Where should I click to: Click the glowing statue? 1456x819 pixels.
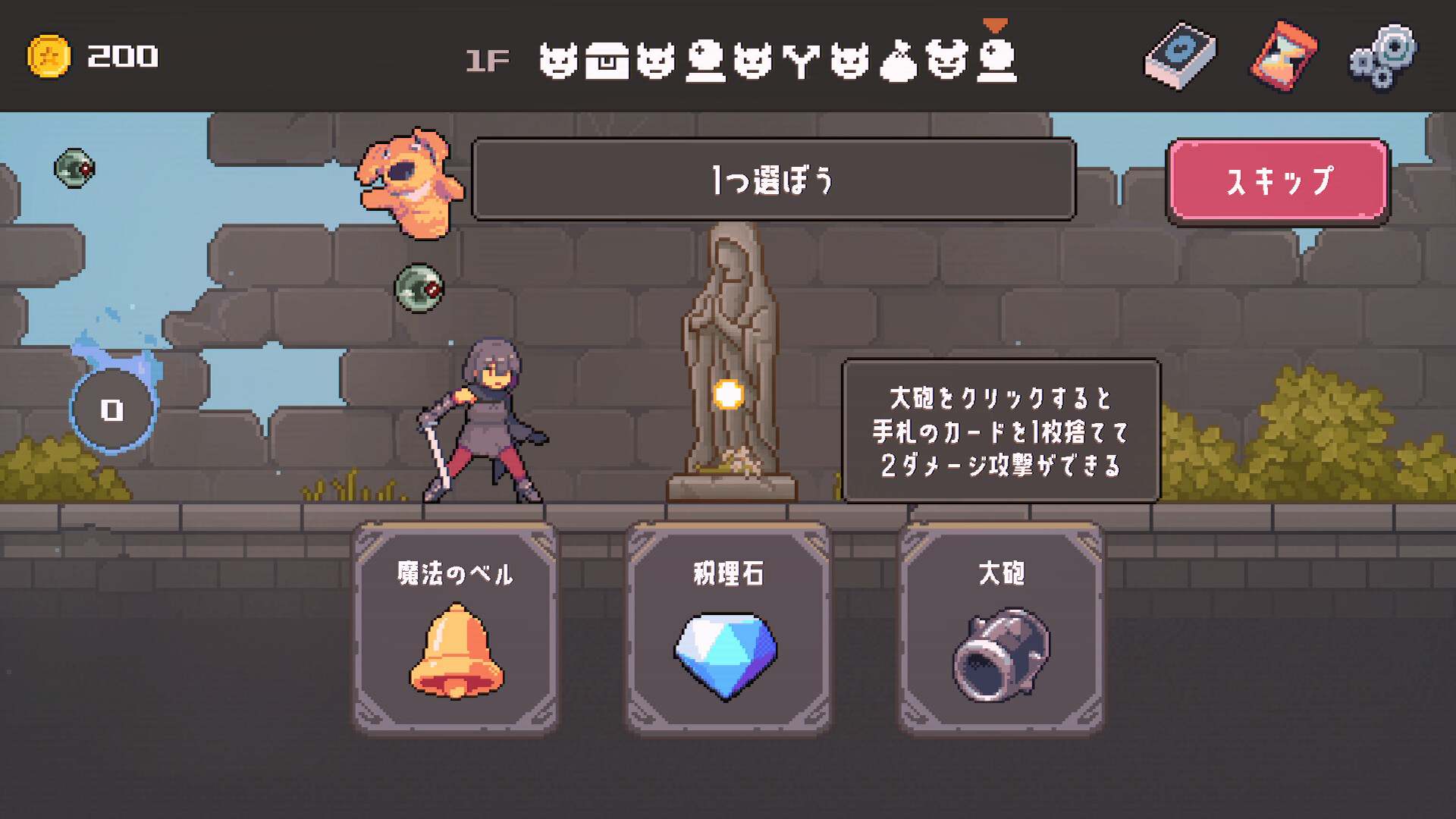(728, 364)
